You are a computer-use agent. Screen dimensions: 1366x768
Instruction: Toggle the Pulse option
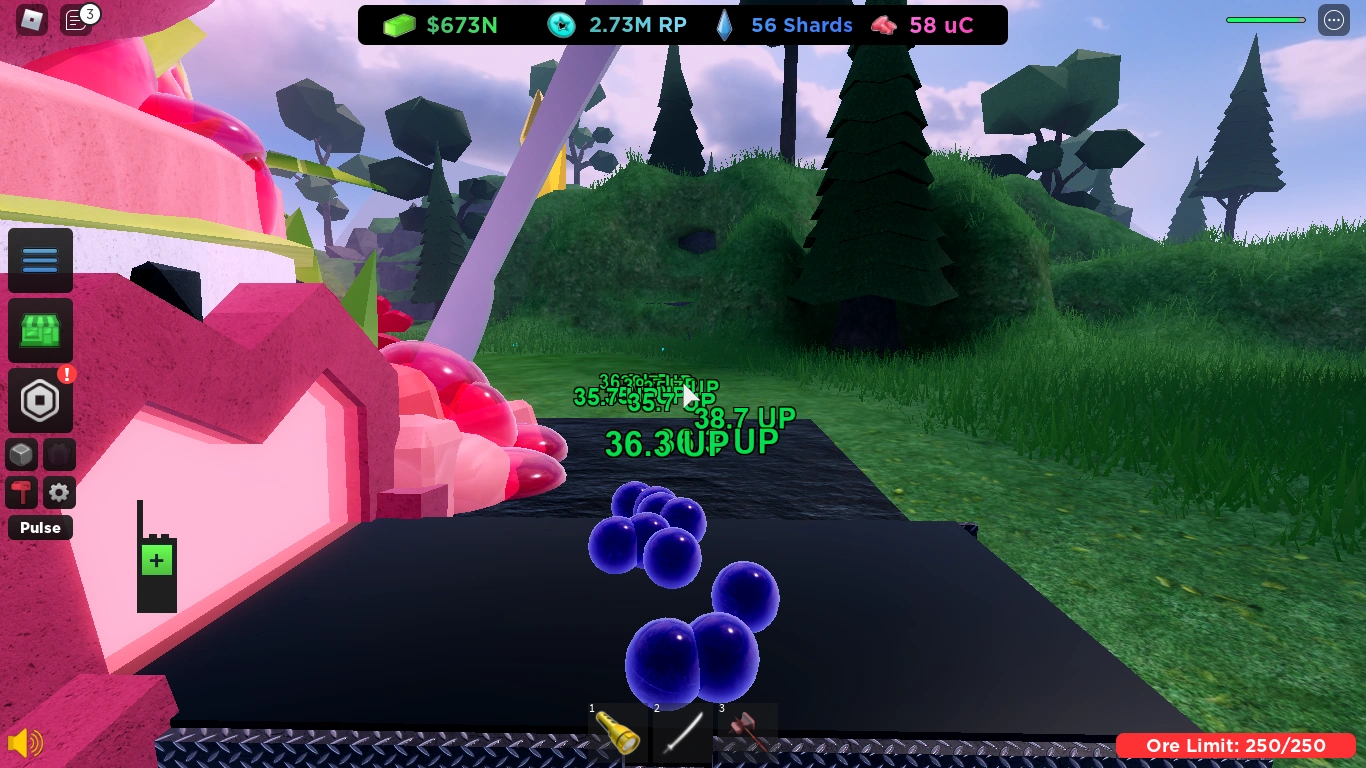click(40, 528)
